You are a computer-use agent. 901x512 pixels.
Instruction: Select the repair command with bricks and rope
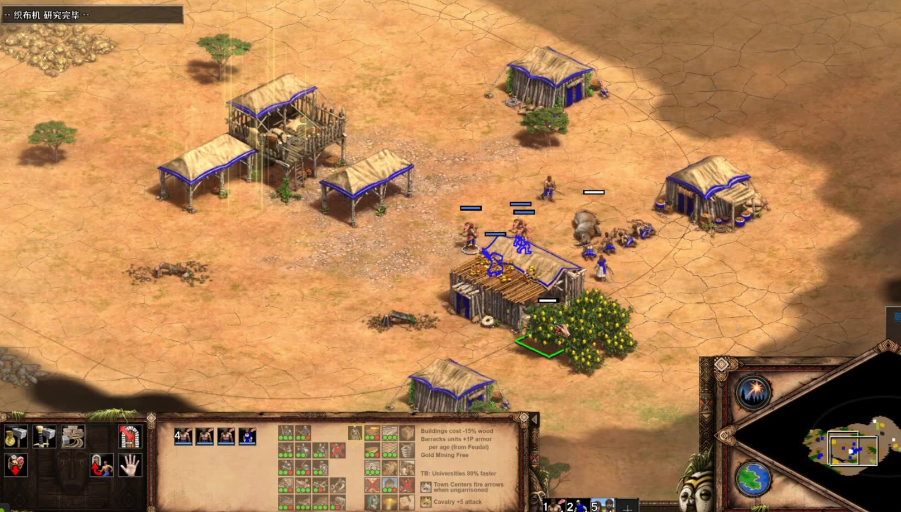73,436
